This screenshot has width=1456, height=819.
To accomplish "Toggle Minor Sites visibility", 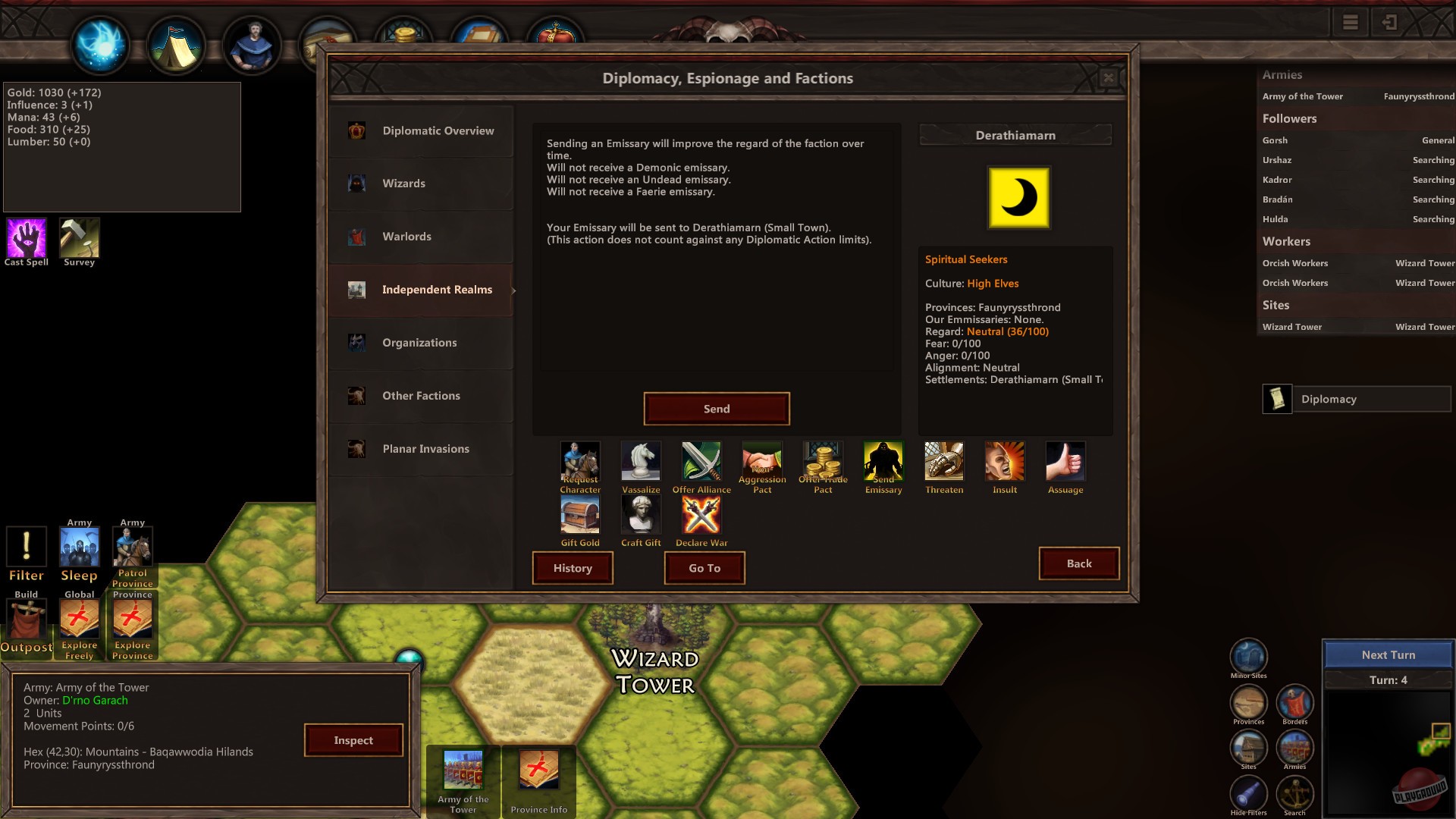I will [1248, 654].
